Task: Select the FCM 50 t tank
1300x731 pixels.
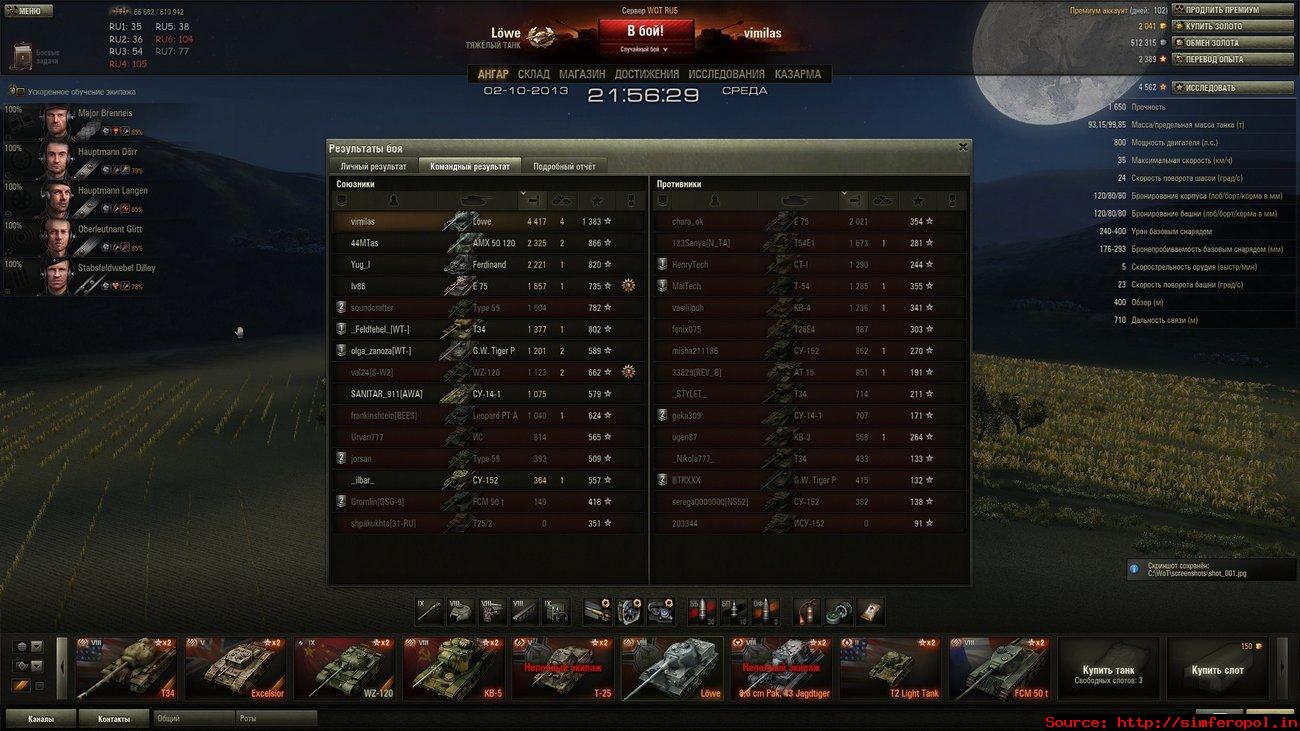Action: coord(998,669)
